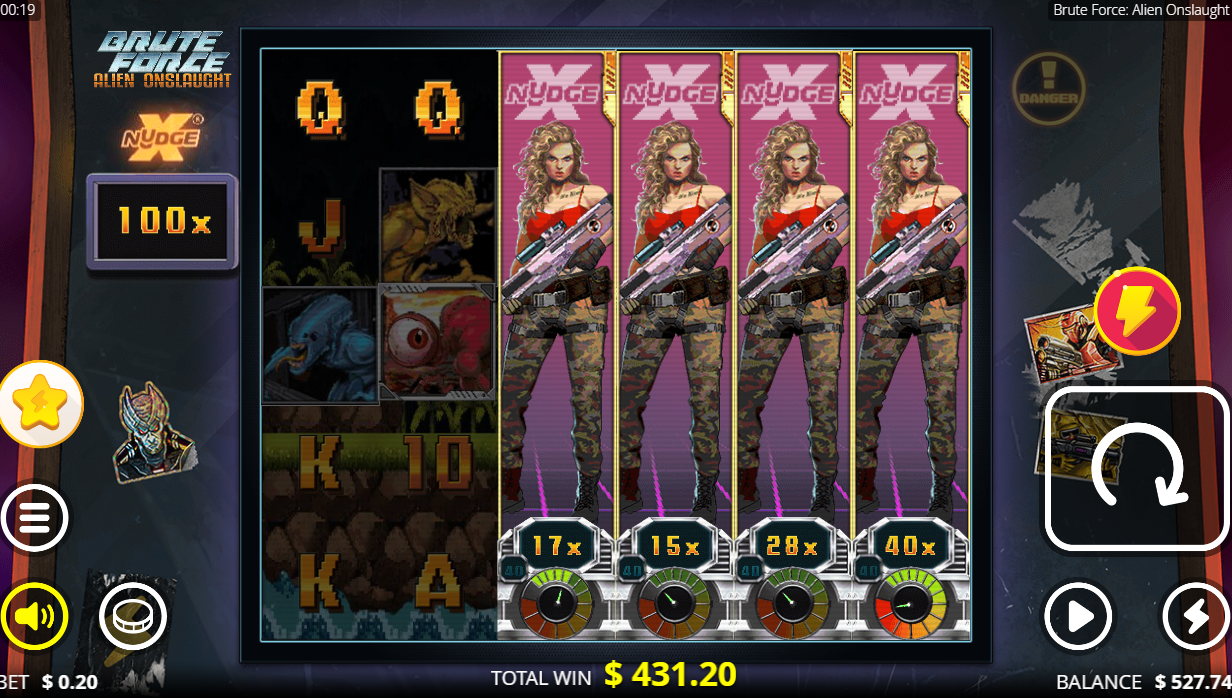Click the red lightning bolt boost button

point(1137,311)
